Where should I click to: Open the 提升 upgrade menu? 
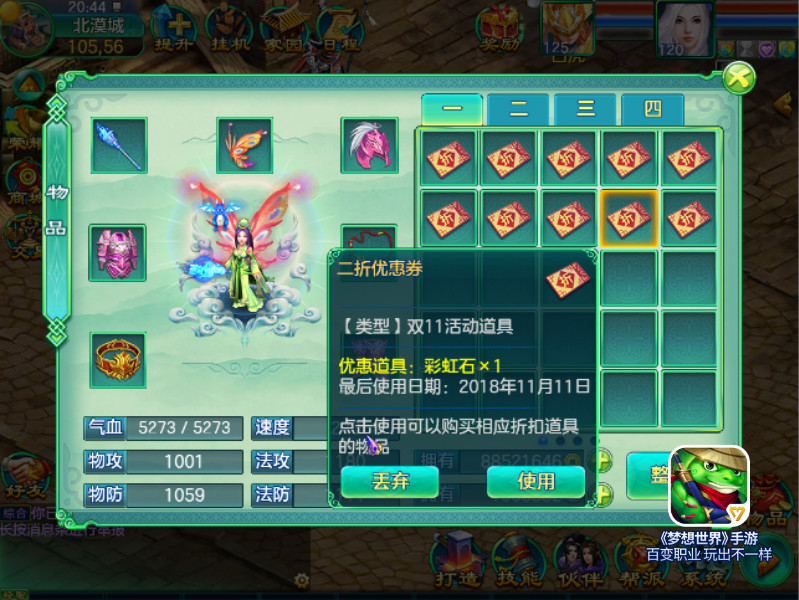pos(181,30)
